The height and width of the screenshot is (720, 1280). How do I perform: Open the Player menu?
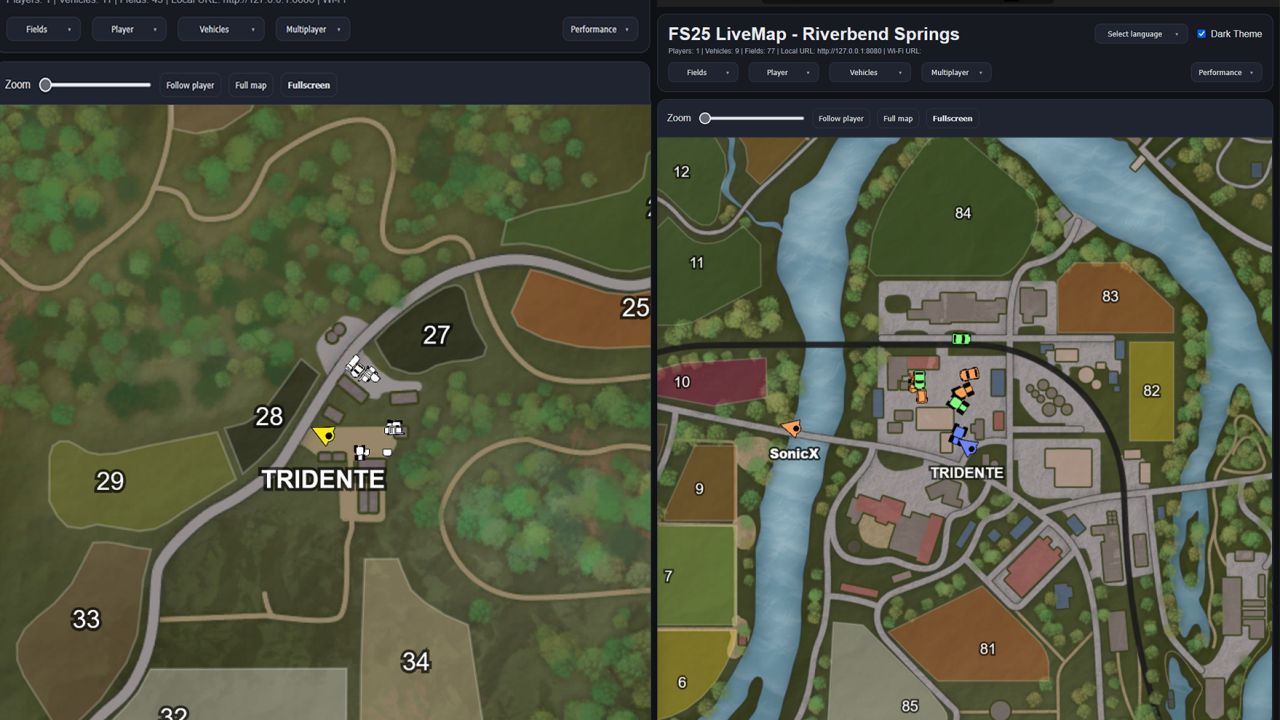pos(782,72)
